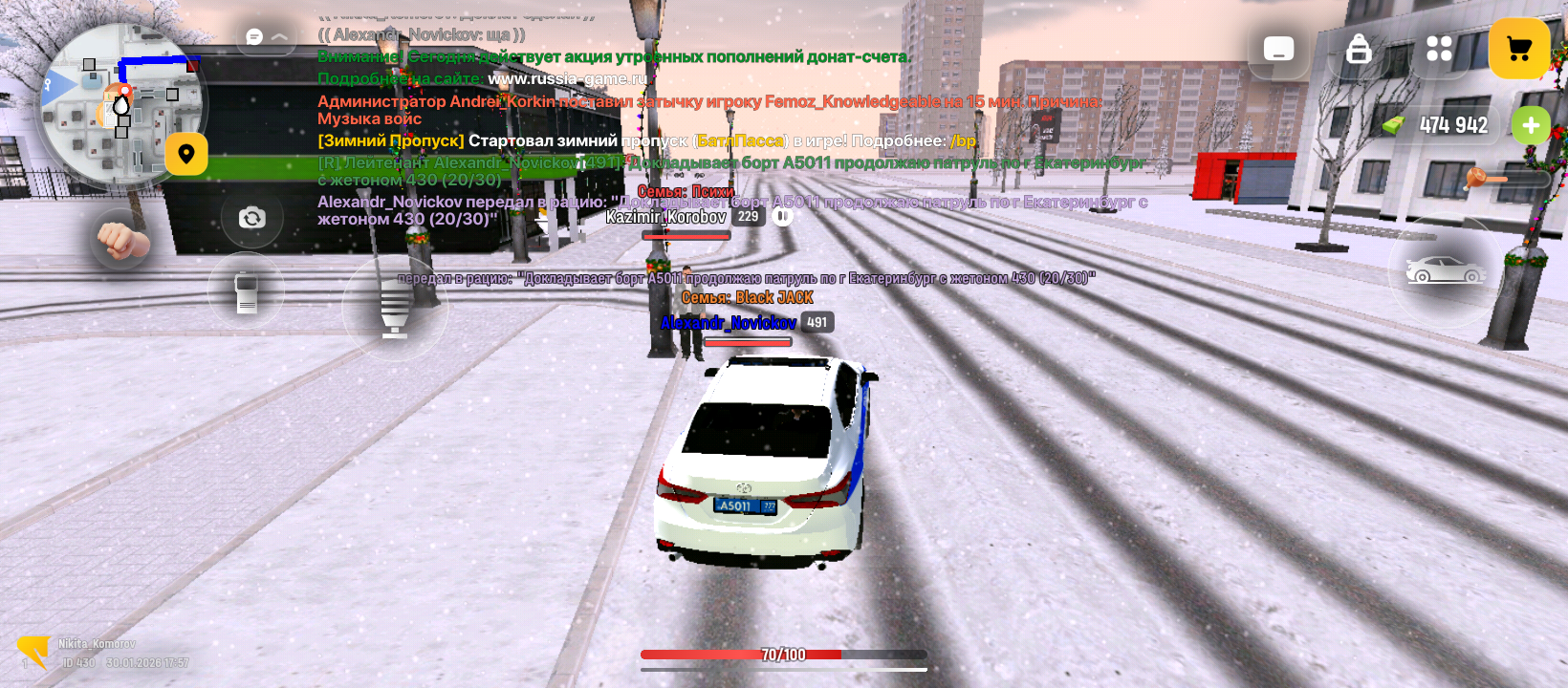The width and height of the screenshot is (1568, 688).
Task: Activate the walkie-talkie radio button
Action: [x=246, y=291]
